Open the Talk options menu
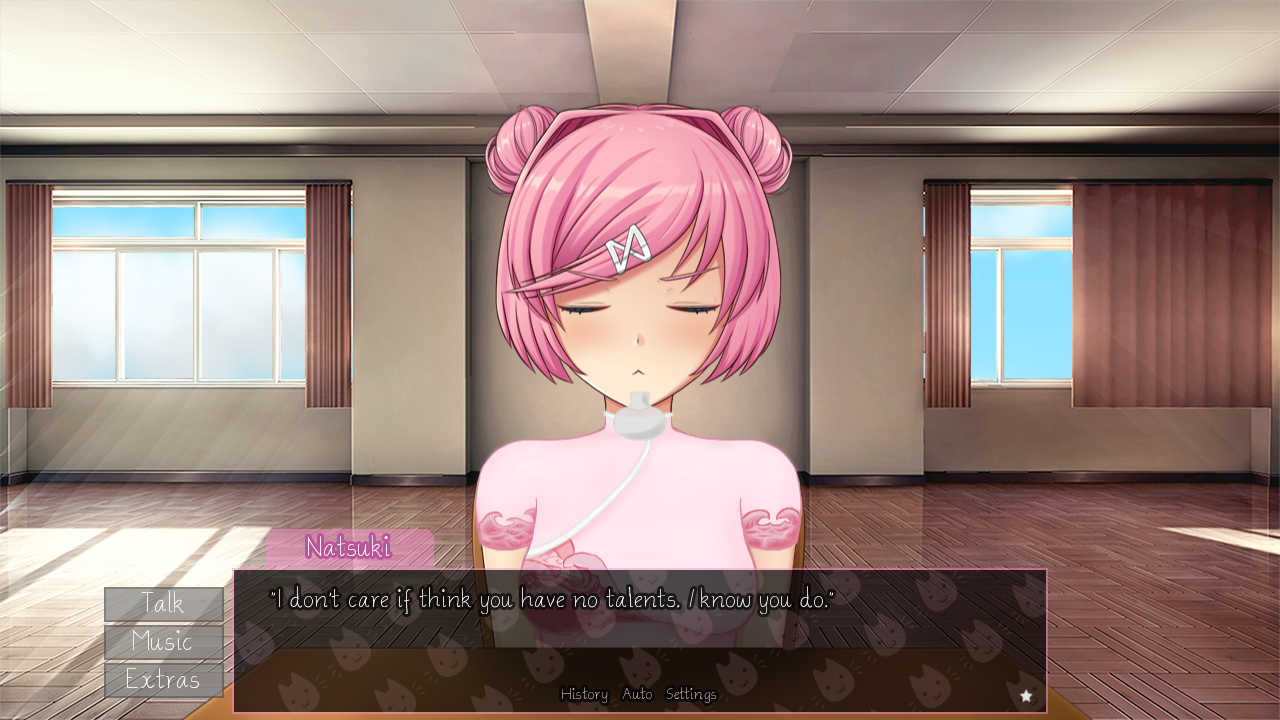This screenshot has height=720, width=1280. click(x=163, y=603)
